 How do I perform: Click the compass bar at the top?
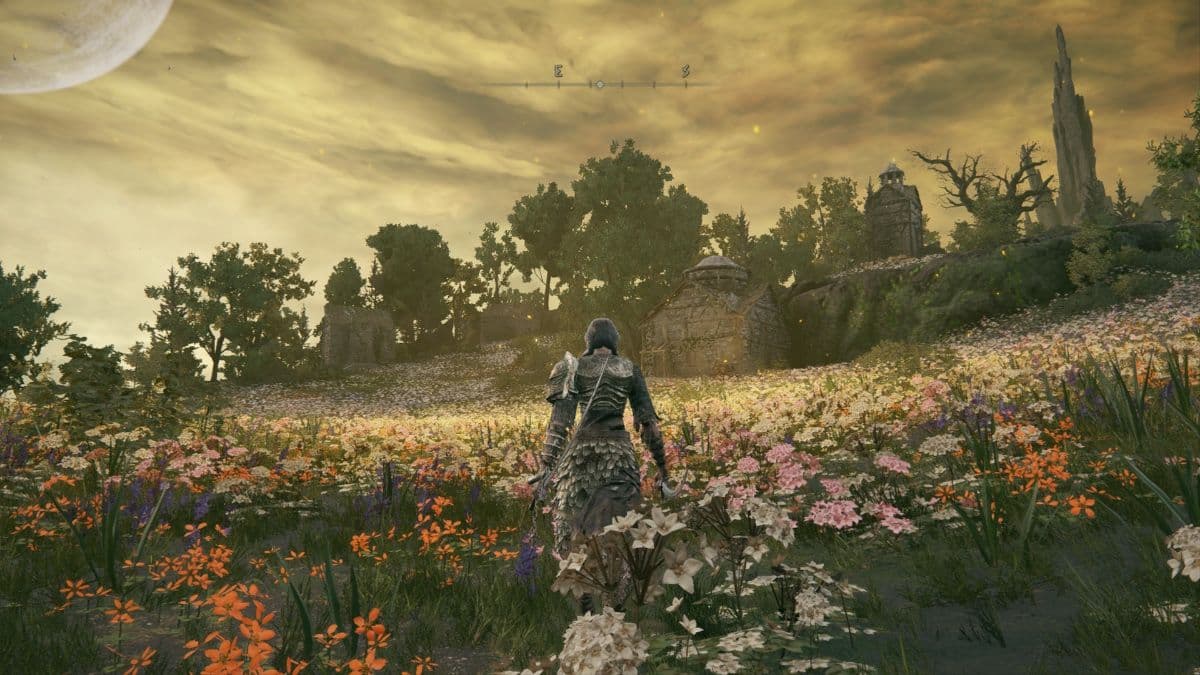point(600,83)
